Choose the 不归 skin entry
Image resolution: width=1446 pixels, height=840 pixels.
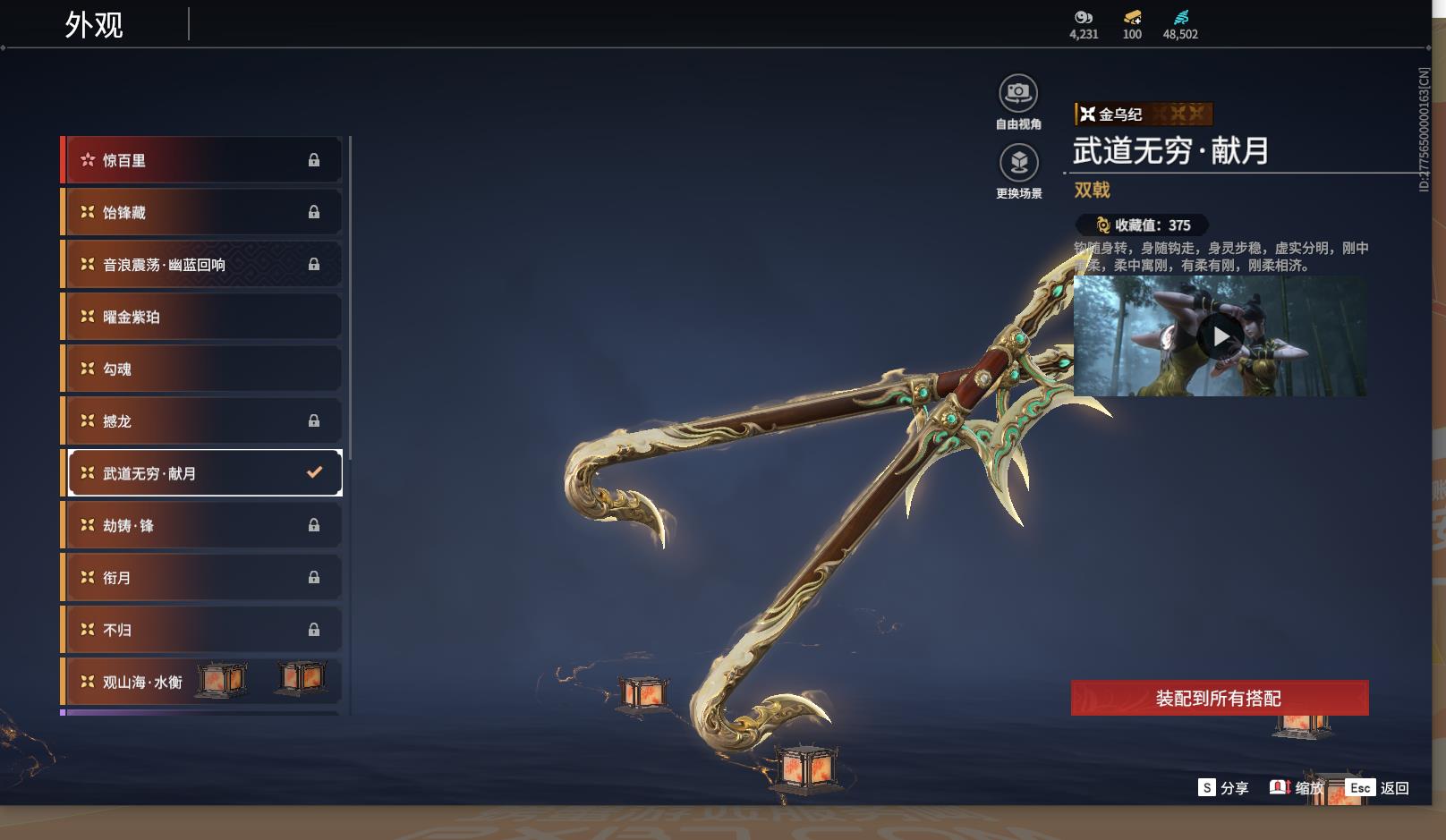pos(202,630)
